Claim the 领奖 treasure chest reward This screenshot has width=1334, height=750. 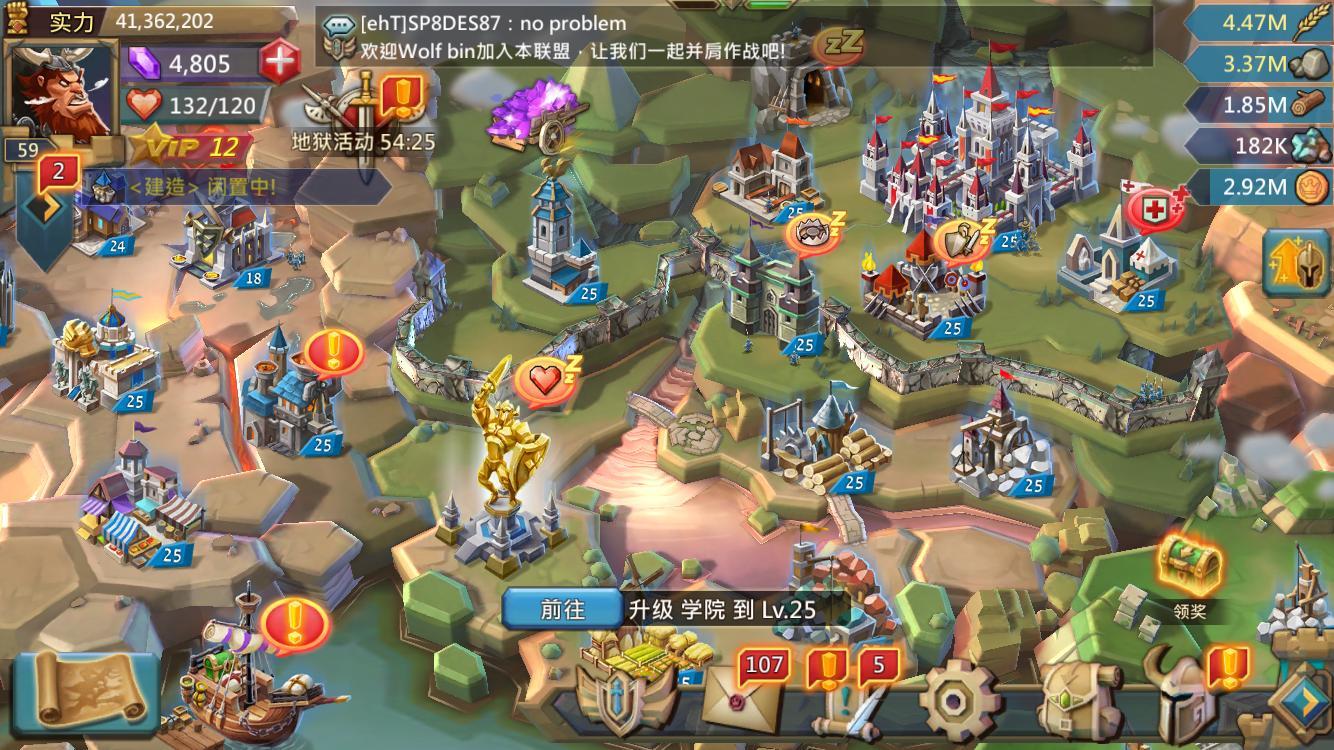click(x=1190, y=568)
